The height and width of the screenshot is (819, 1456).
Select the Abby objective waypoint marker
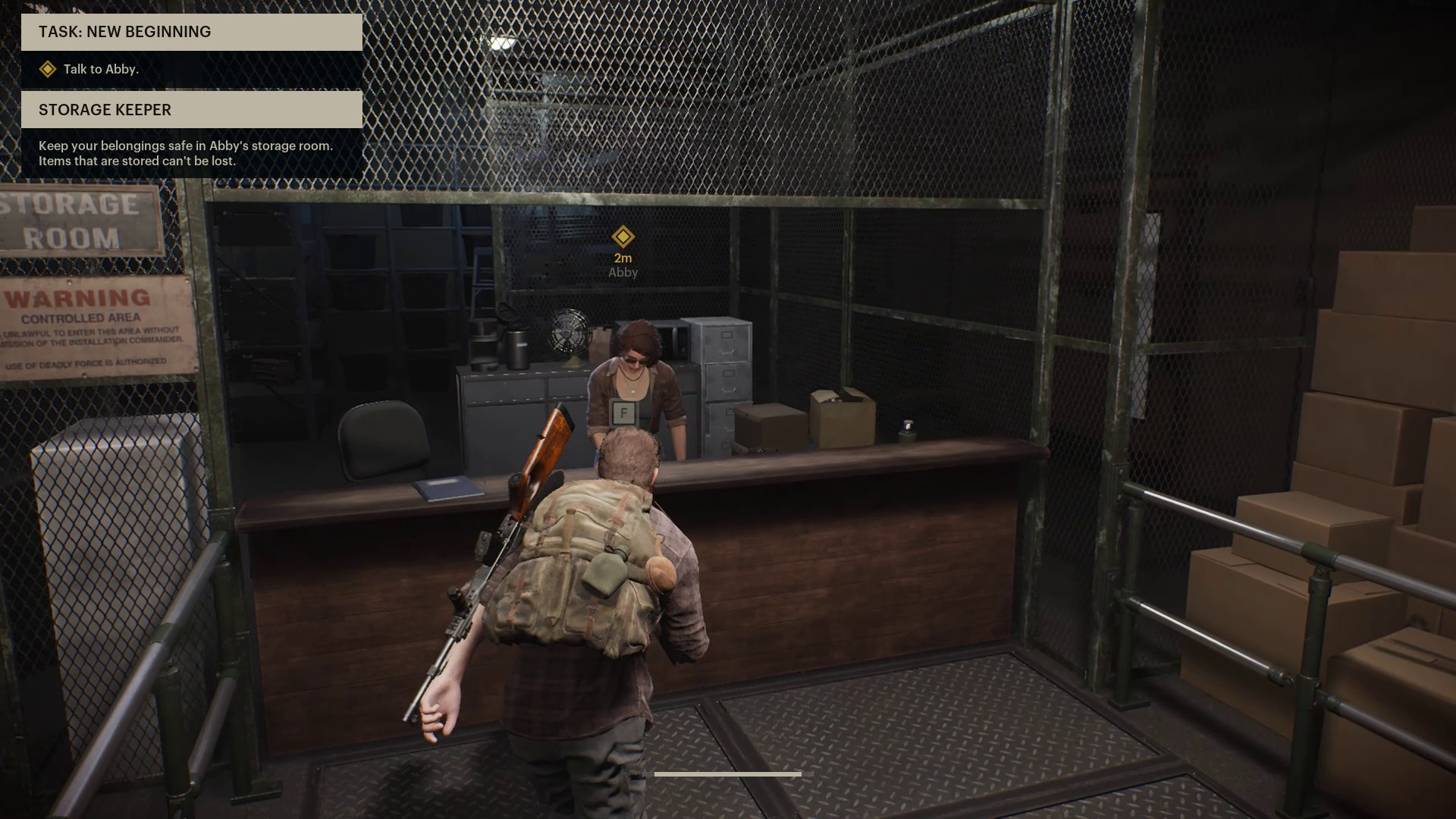[x=623, y=237]
